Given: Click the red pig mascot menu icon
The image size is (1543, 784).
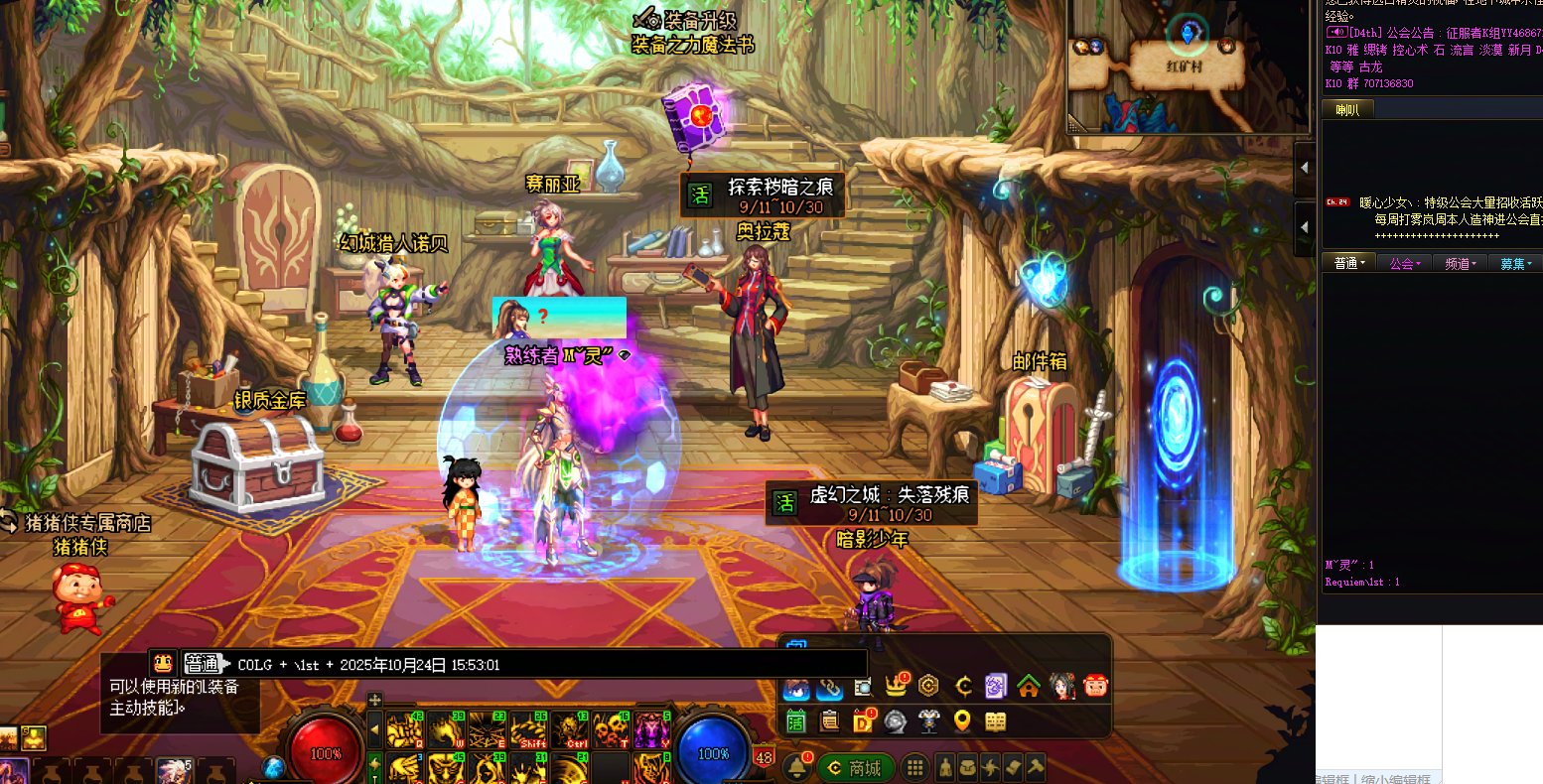Looking at the screenshot, I should pos(1096,686).
